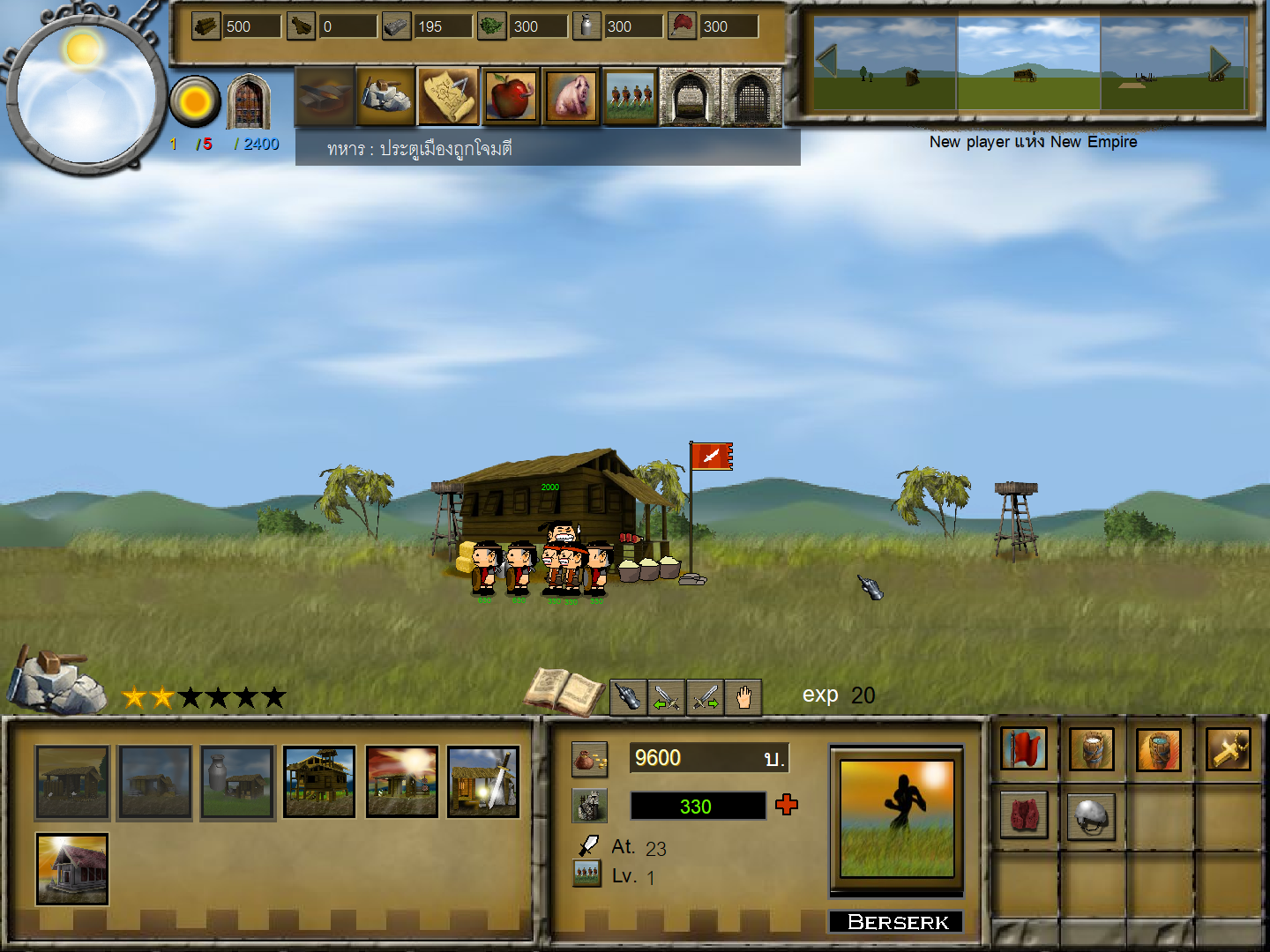Click the armored gauntlet attack command icon
Screen dimensions: 1270x952
tap(628, 696)
